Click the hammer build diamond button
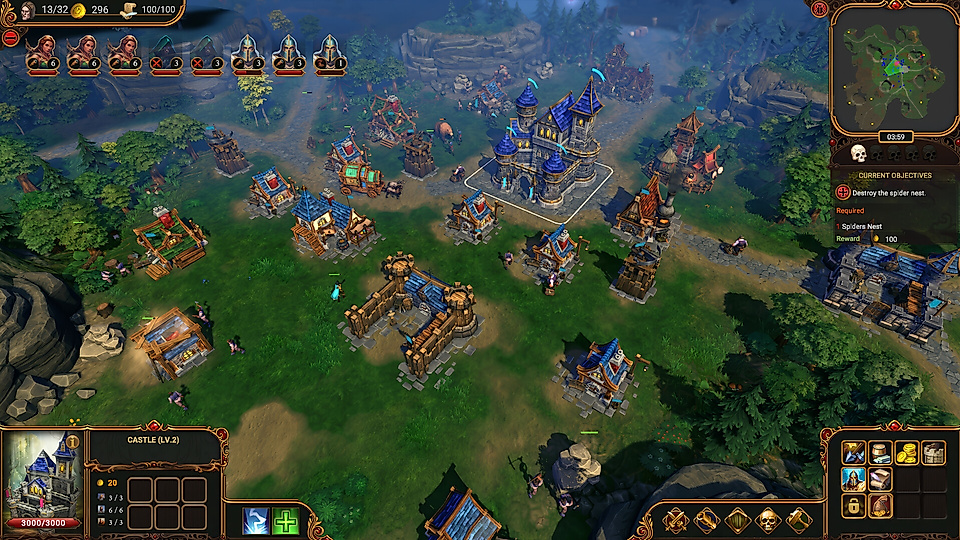Viewport: 960px width, 540px height. (x=799, y=520)
